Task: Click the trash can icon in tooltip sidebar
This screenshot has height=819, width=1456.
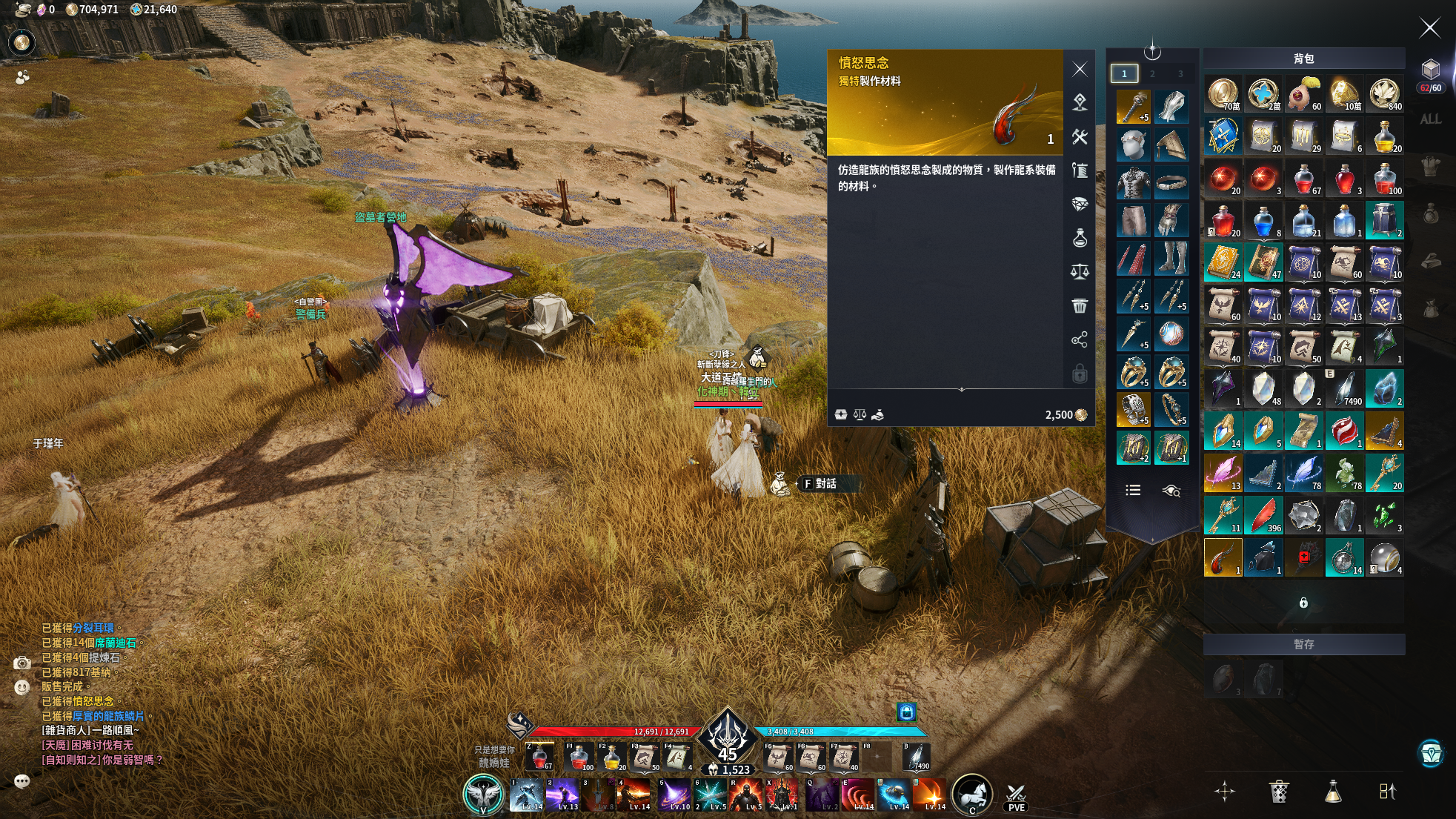Action: click(1080, 305)
